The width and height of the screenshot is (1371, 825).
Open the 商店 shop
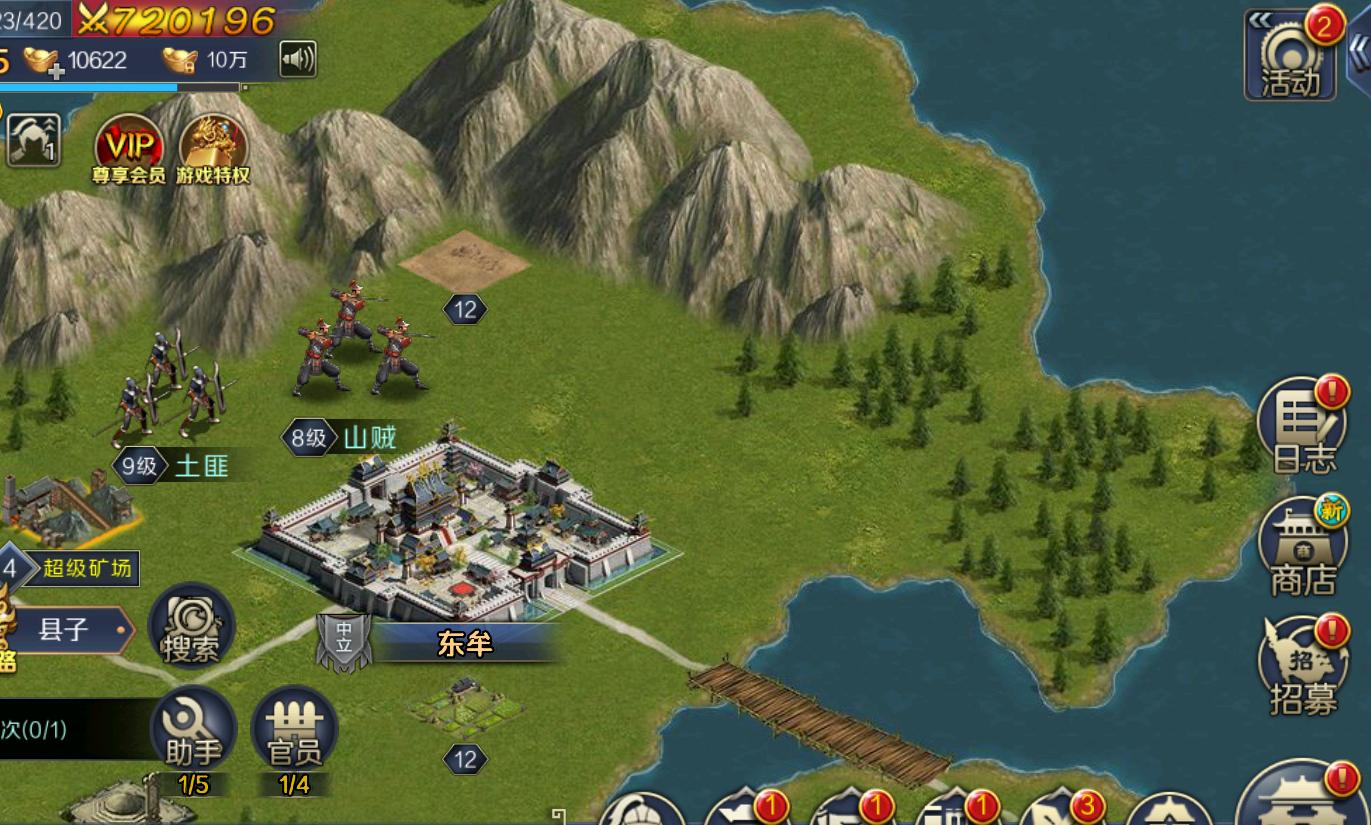pos(1304,548)
